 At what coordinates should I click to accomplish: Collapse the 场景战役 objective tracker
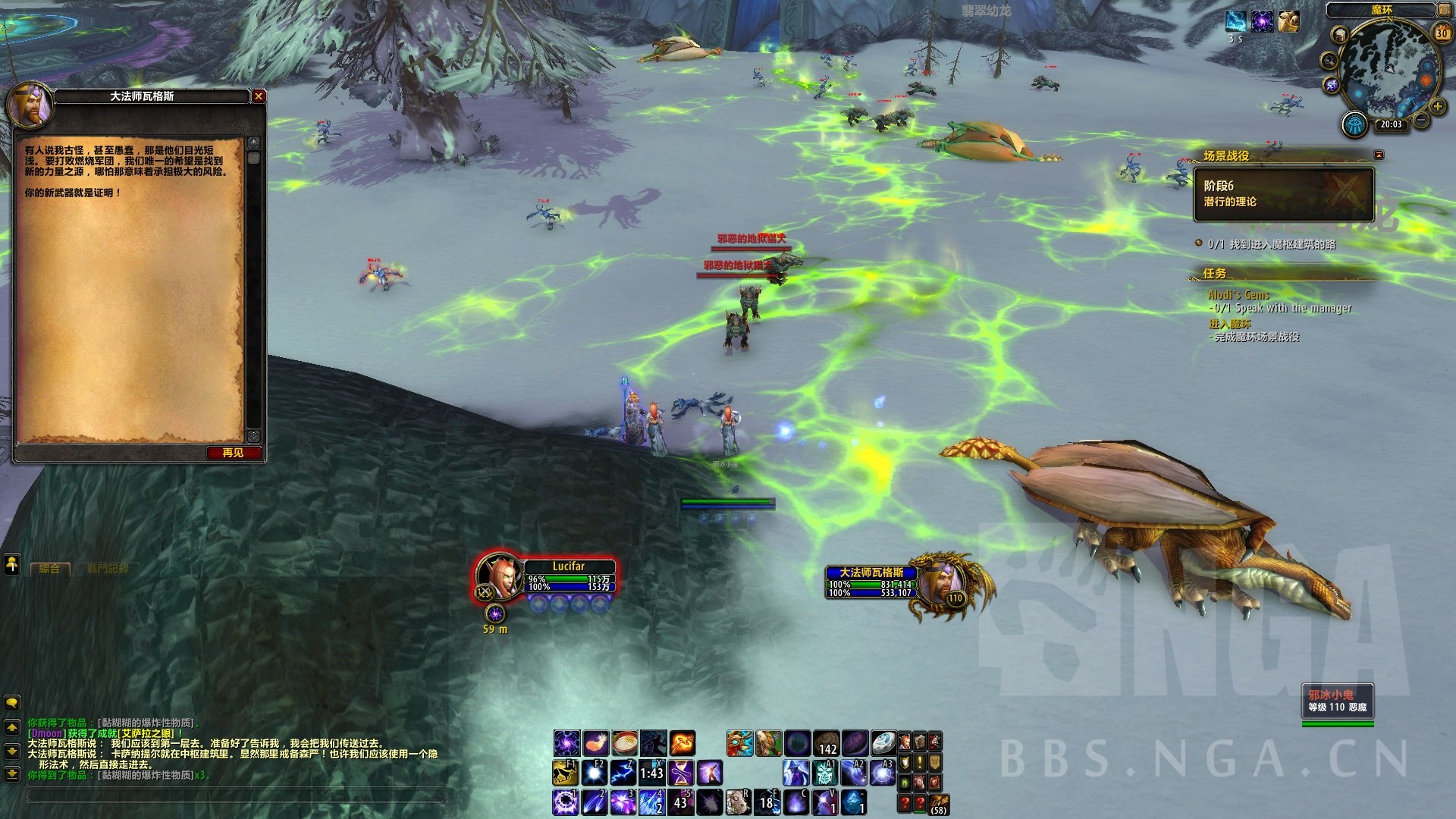1379,155
